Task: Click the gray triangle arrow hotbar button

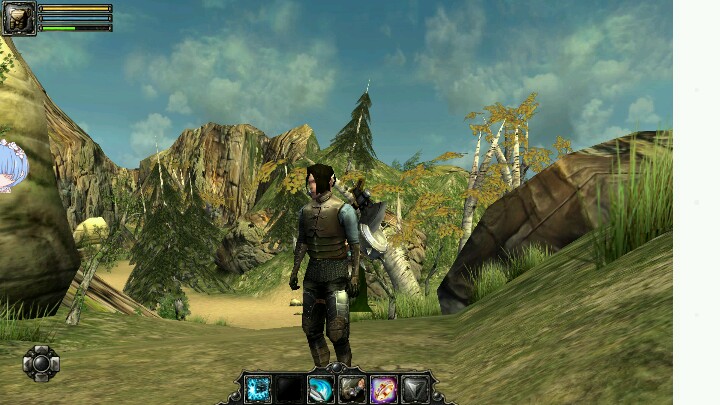Action: pos(414,389)
